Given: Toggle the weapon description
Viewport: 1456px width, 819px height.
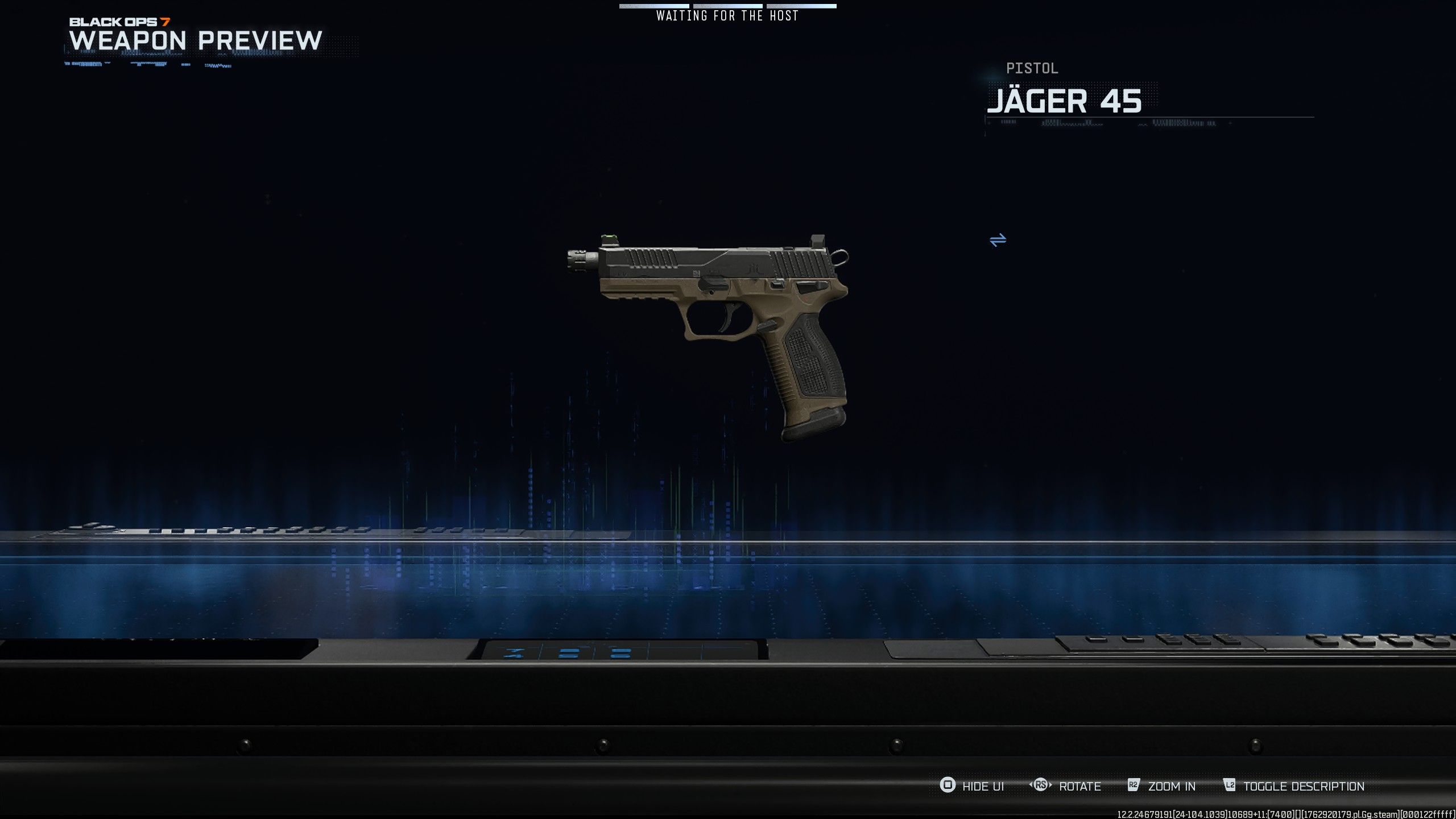Looking at the screenshot, I should tap(1294, 786).
